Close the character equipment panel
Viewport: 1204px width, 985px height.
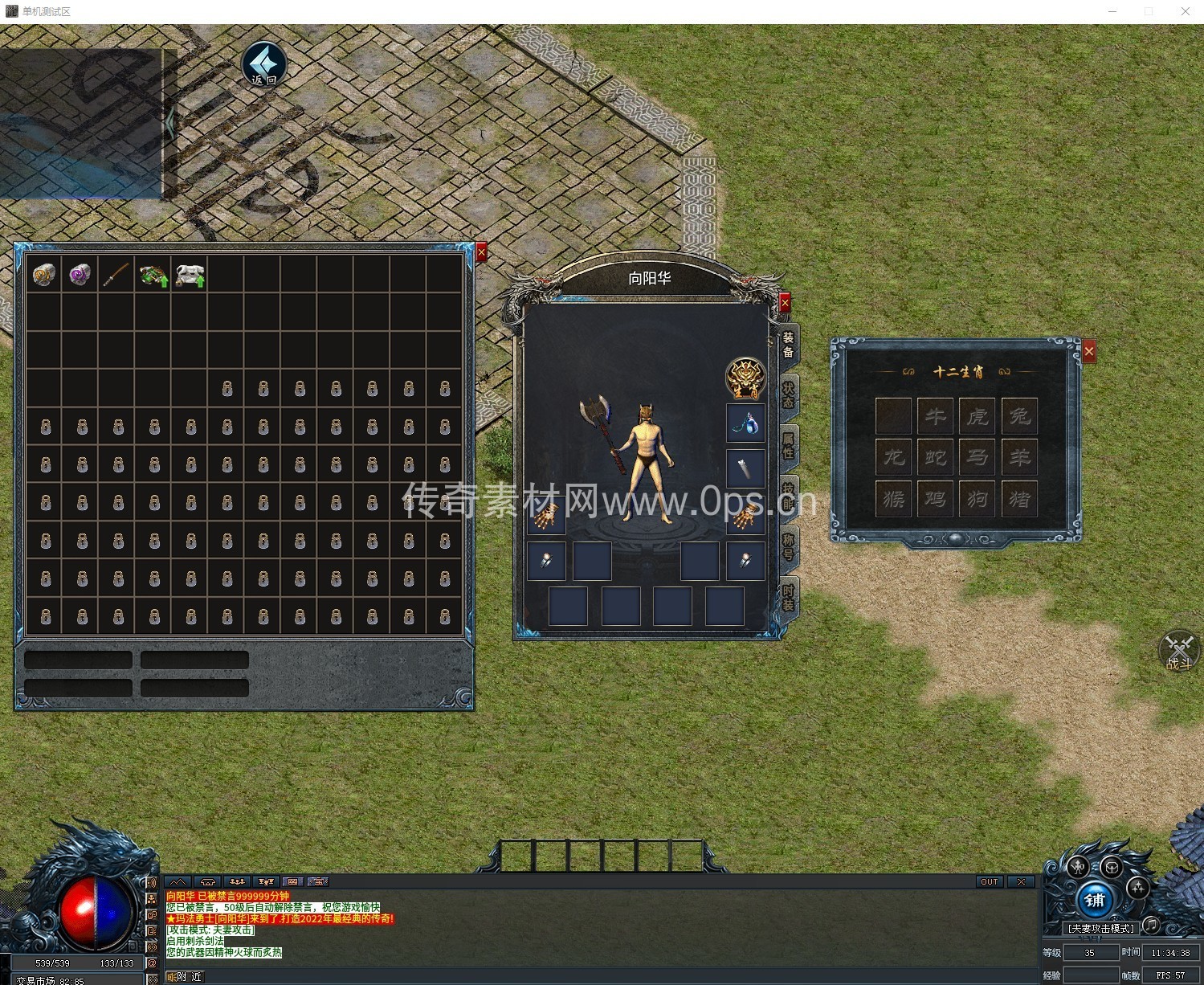click(785, 302)
